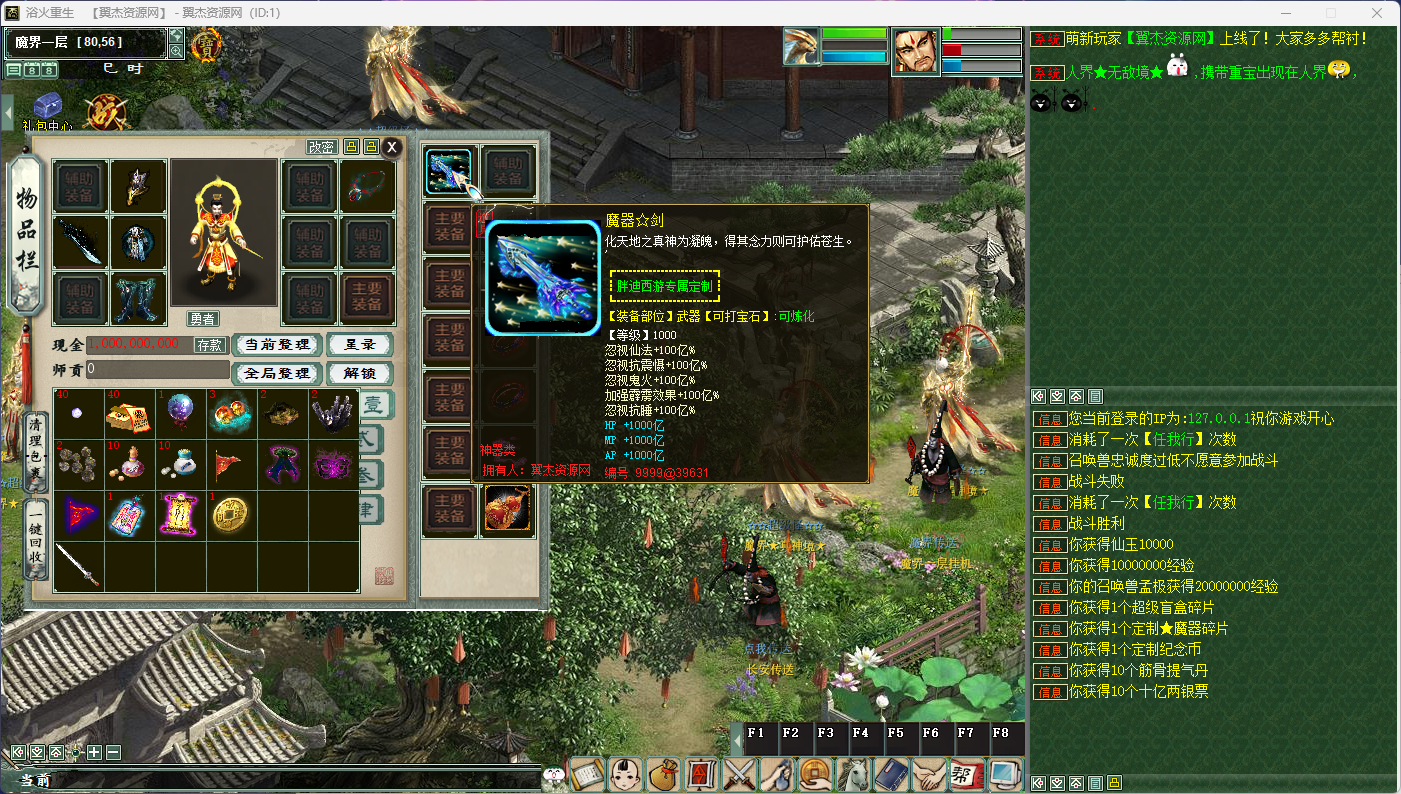Select the crystal ball item slot
This screenshot has height=794, width=1401.
180,412
